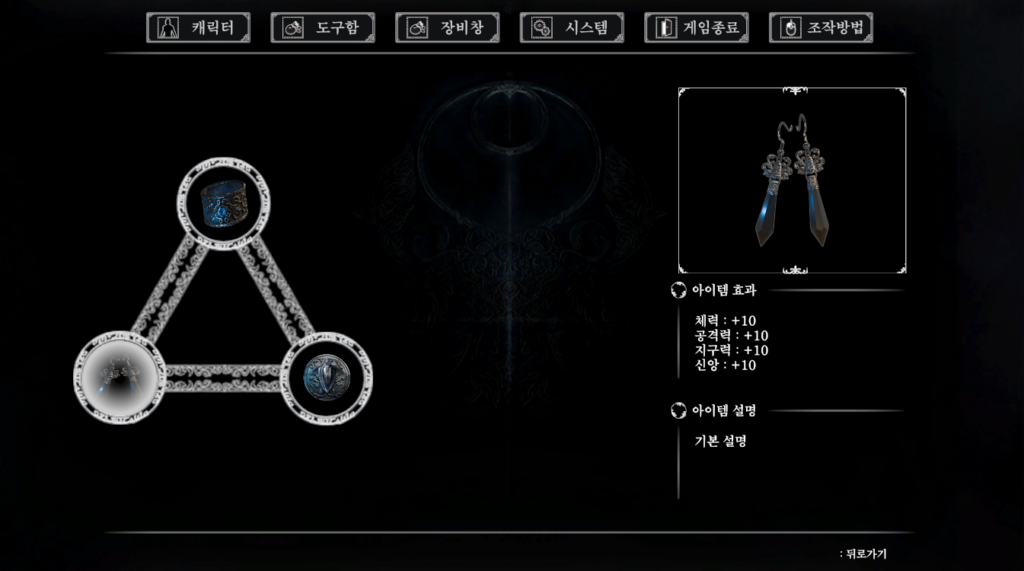This screenshot has height=571, width=1024.
Task: Choose 게임종료 to quit the game
Action: click(696, 28)
